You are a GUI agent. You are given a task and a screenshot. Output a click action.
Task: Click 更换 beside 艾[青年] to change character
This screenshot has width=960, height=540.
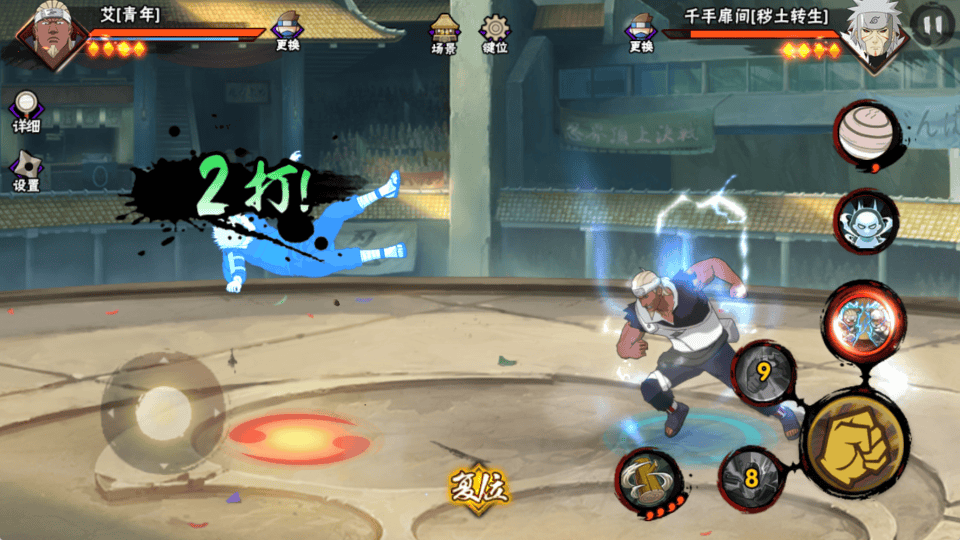pos(288,33)
